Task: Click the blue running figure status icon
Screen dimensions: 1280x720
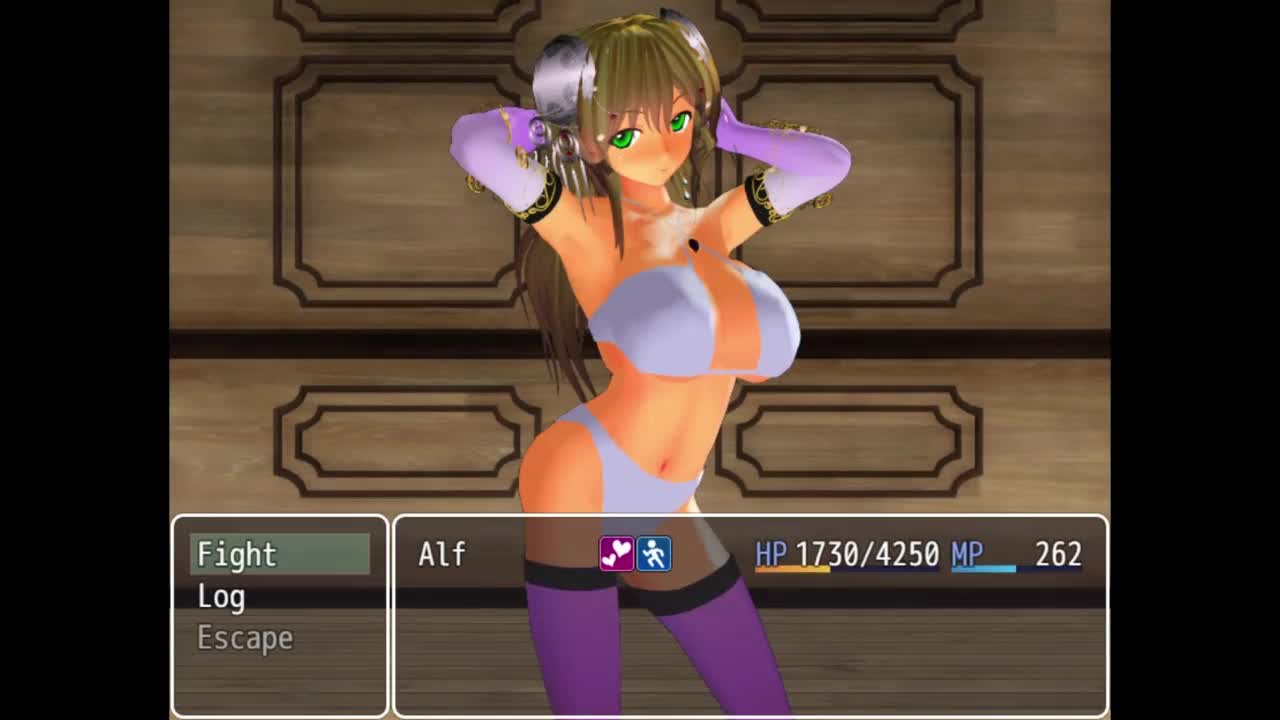Action: pyautogui.click(x=654, y=554)
